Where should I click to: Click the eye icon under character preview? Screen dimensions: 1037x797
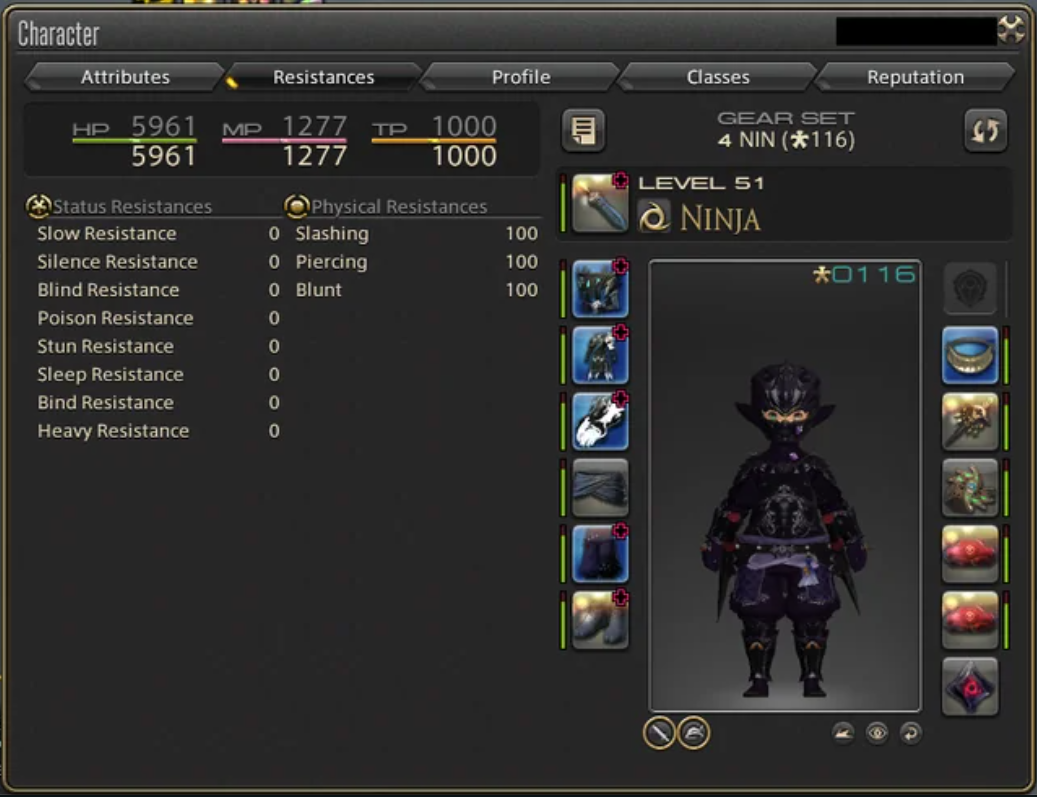877,733
